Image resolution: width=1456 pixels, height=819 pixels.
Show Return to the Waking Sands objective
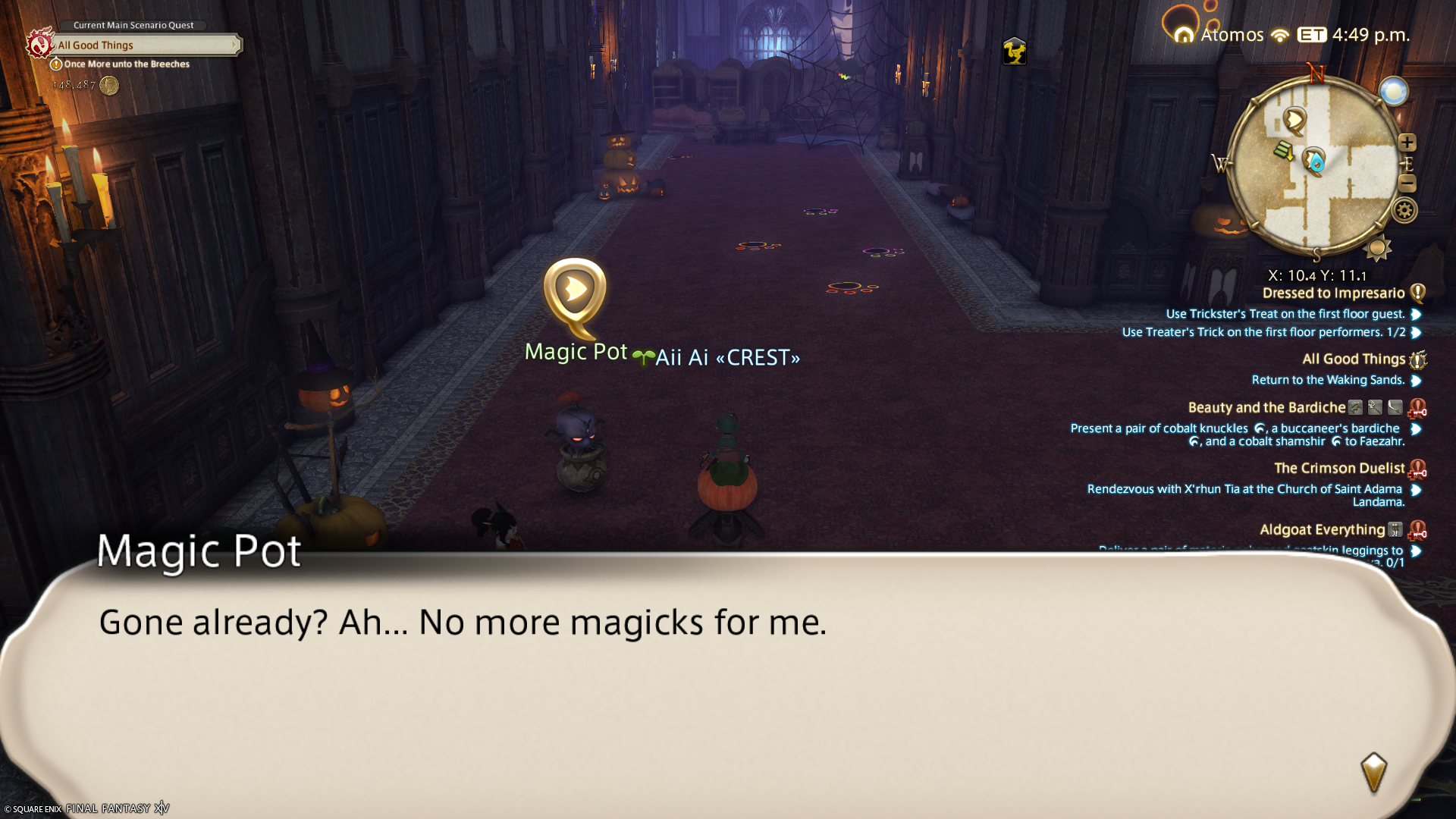pos(1328,380)
